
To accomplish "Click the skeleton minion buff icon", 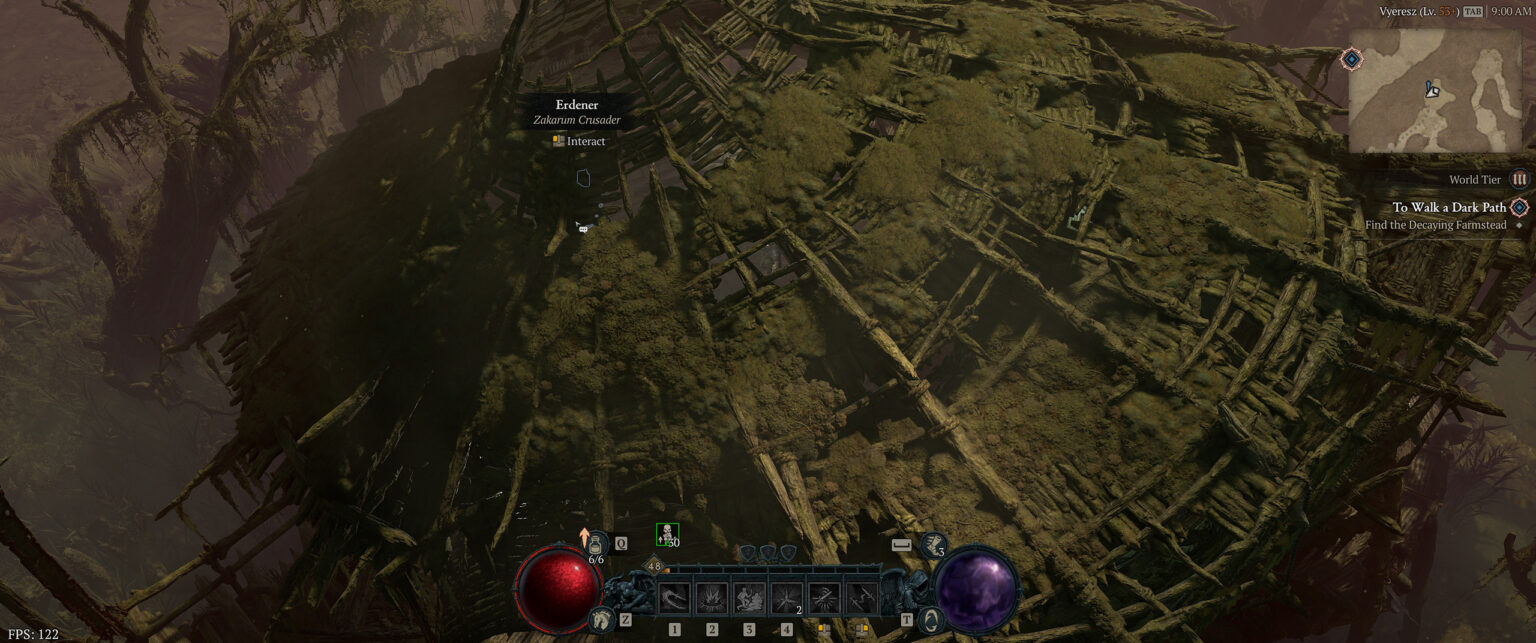I will [667, 534].
